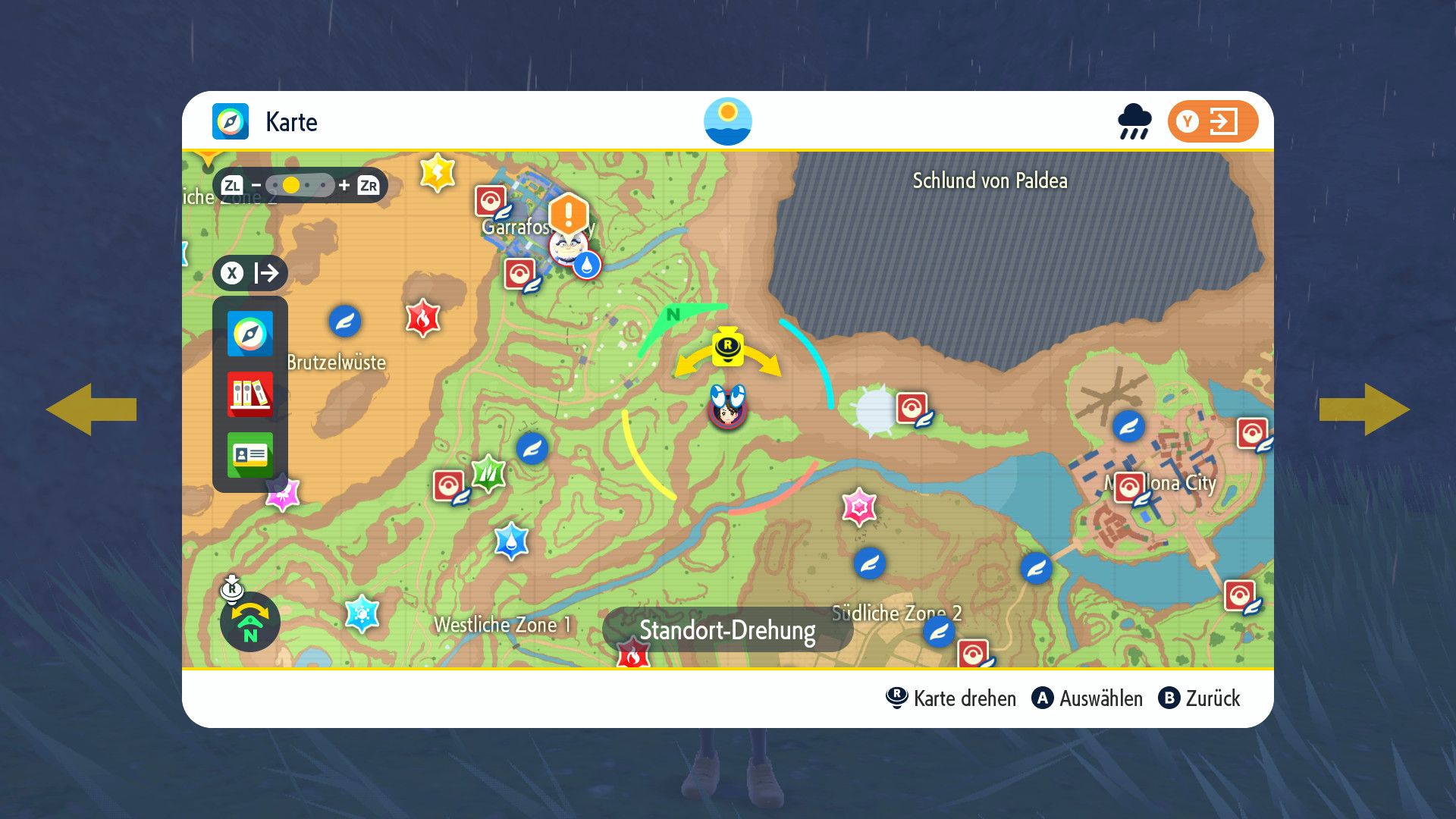Select the electric yellow Tera raid crystal
The image size is (1456, 819).
pos(438,173)
